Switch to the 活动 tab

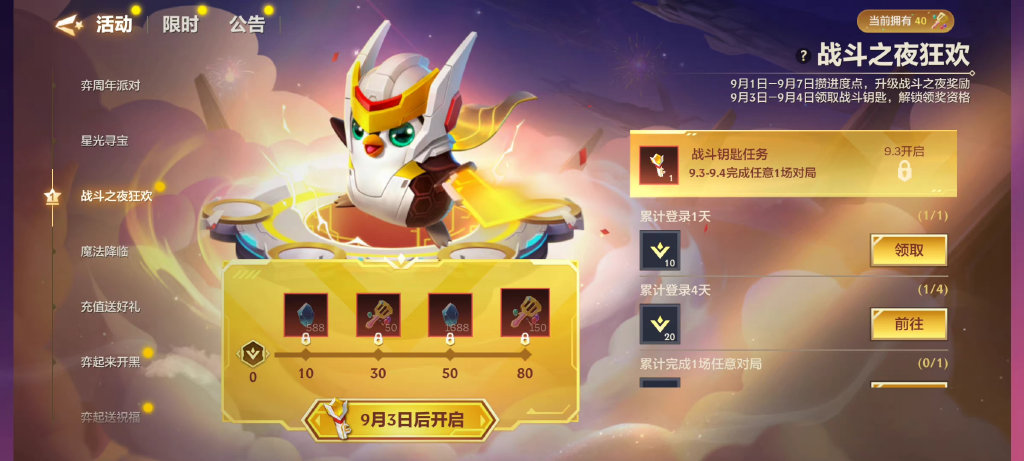[x=114, y=25]
